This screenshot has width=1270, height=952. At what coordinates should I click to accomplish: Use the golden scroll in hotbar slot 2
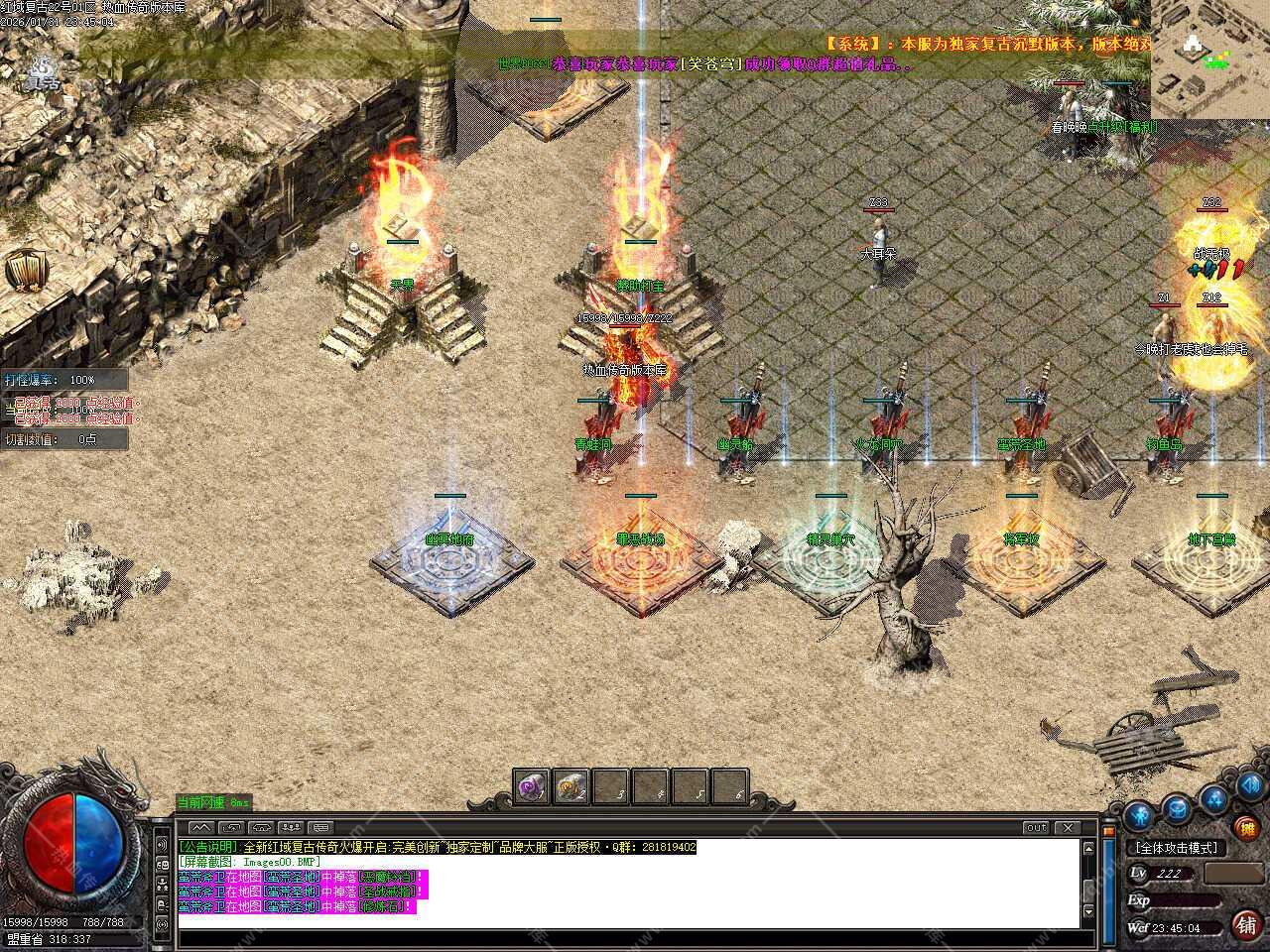coord(571,787)
